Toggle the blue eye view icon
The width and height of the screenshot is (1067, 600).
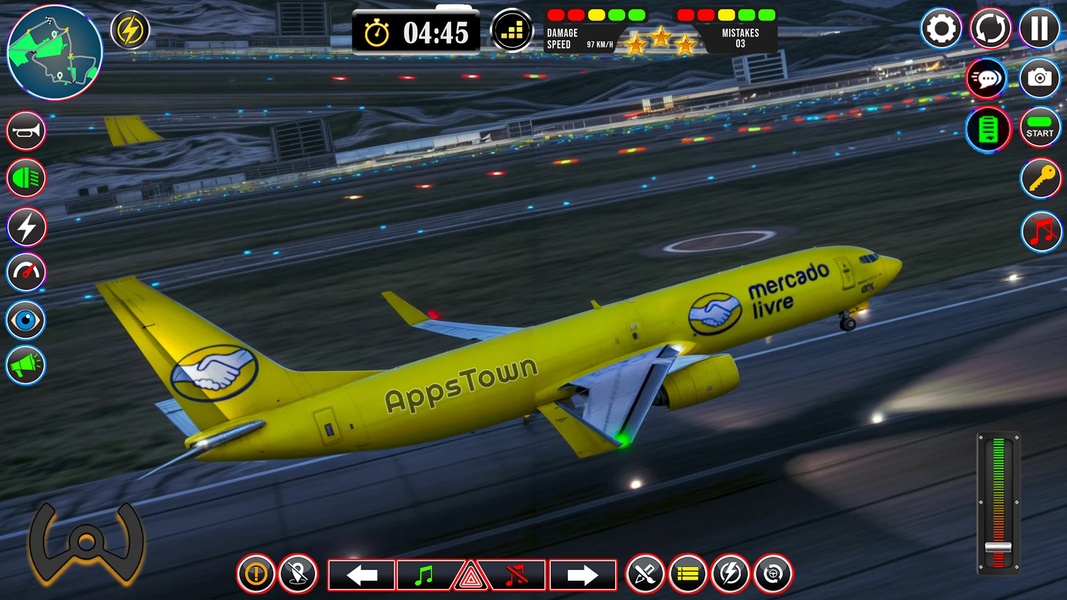coord(27,319)
